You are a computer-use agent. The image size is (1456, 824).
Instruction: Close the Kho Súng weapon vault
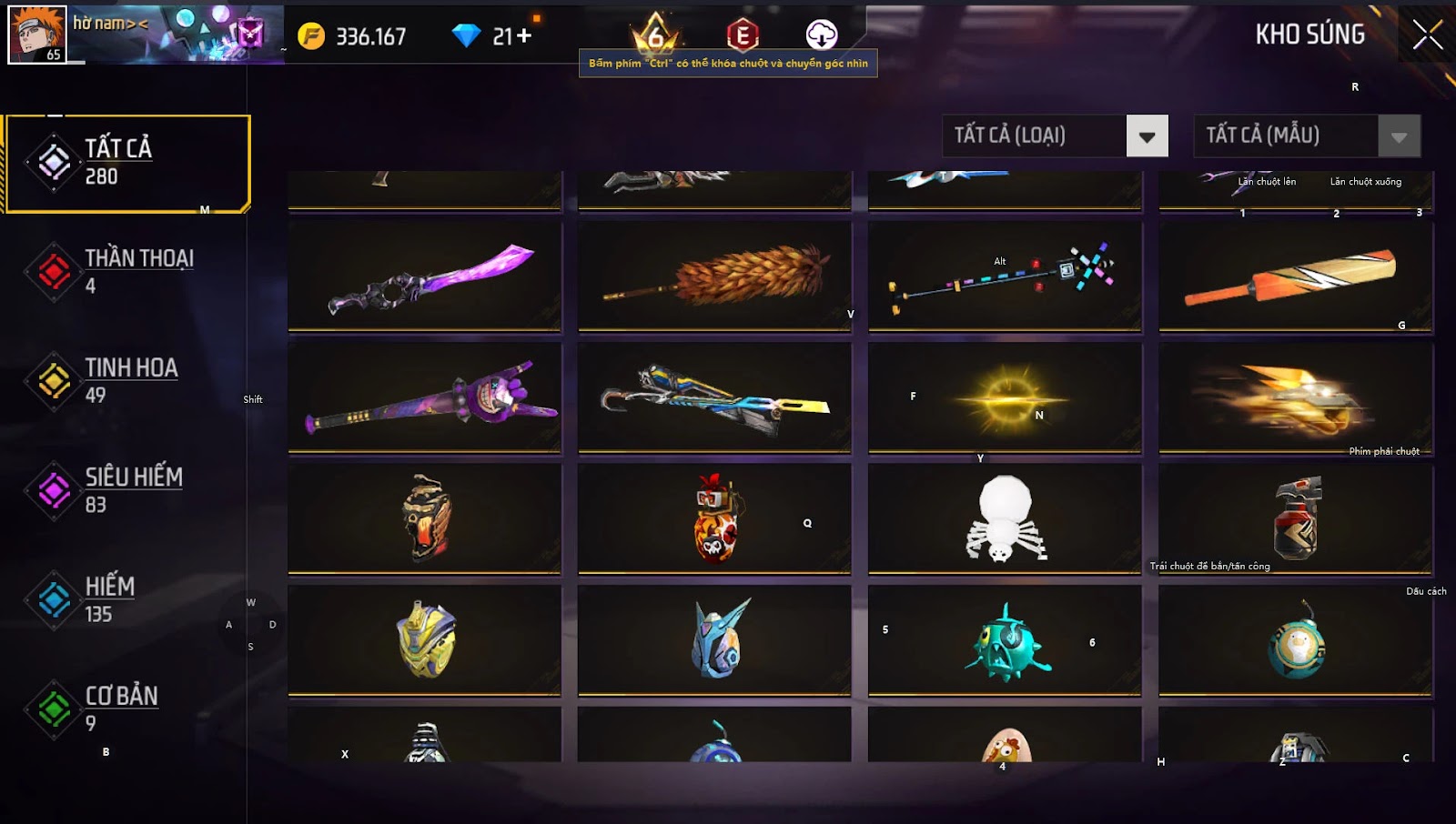[x=1426, y=35]
